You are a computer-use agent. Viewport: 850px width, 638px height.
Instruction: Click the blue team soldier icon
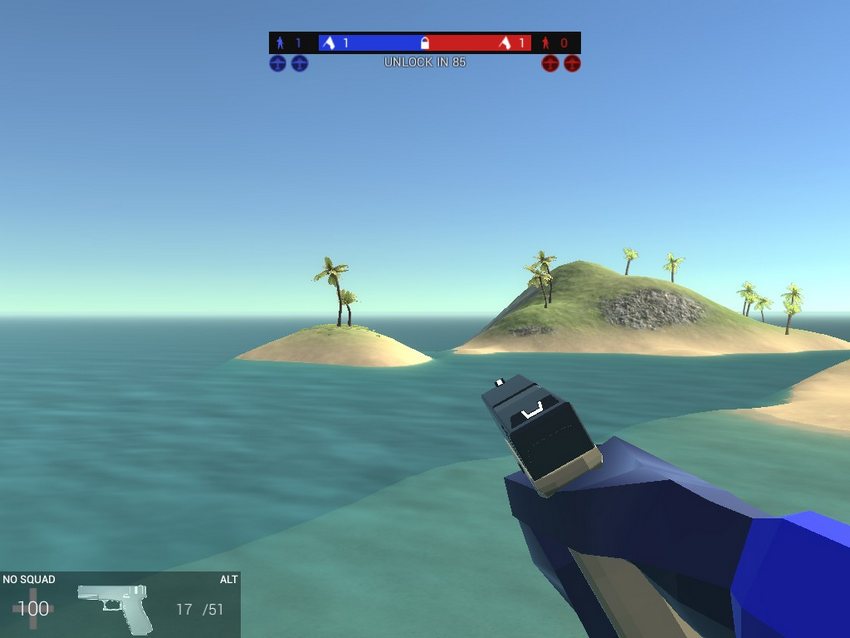coord(280,43)
